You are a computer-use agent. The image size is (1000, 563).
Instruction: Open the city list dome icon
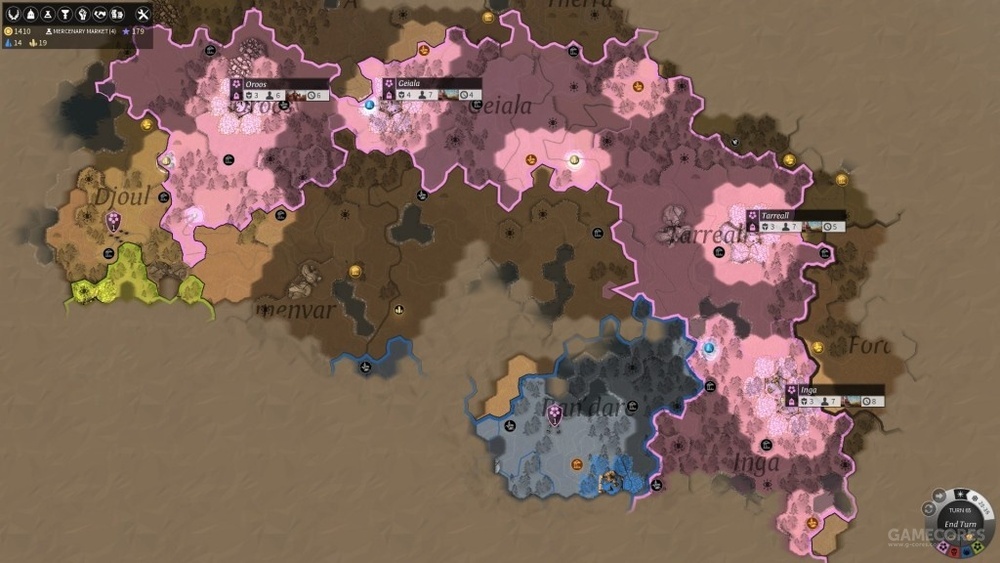click(x=29, y=14)
